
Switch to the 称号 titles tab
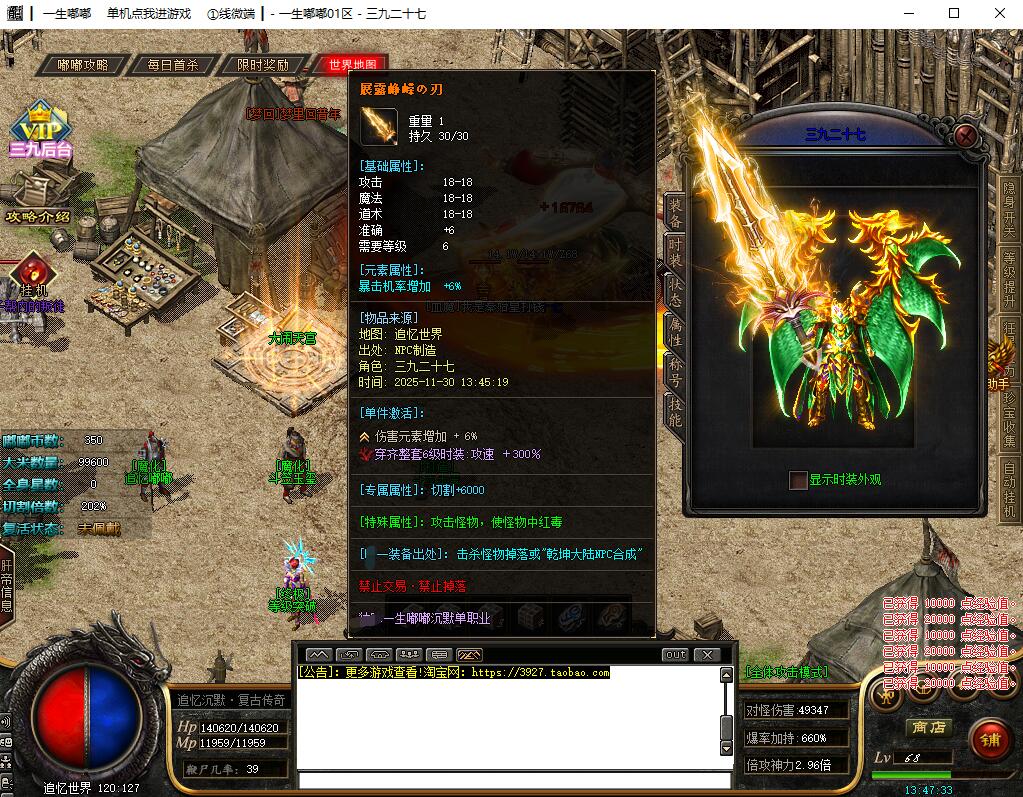point(675,372)
